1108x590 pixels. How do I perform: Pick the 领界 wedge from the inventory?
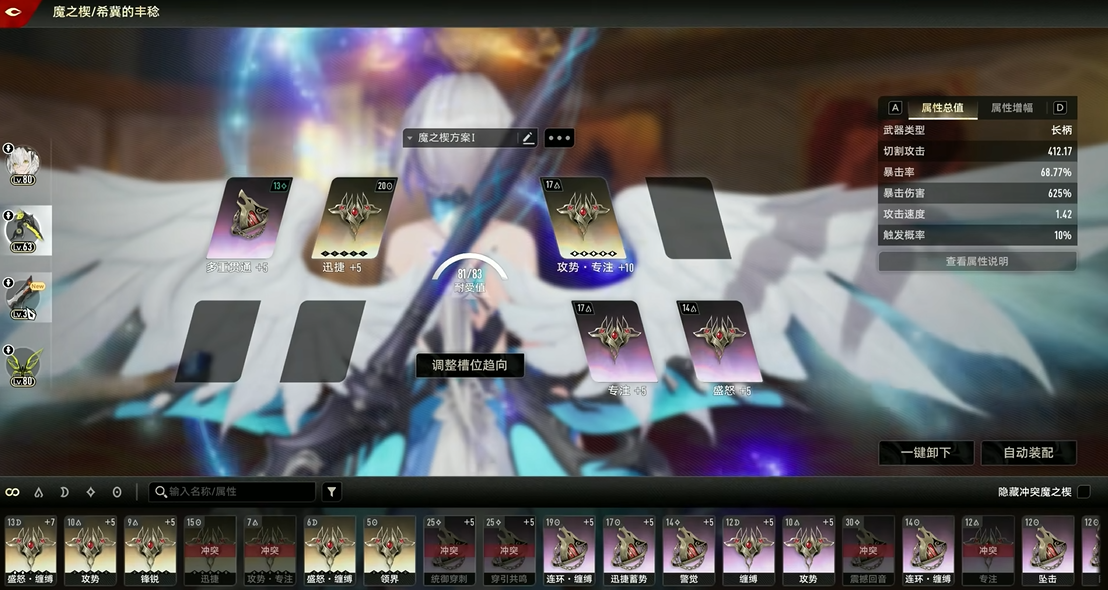(389, 548)
